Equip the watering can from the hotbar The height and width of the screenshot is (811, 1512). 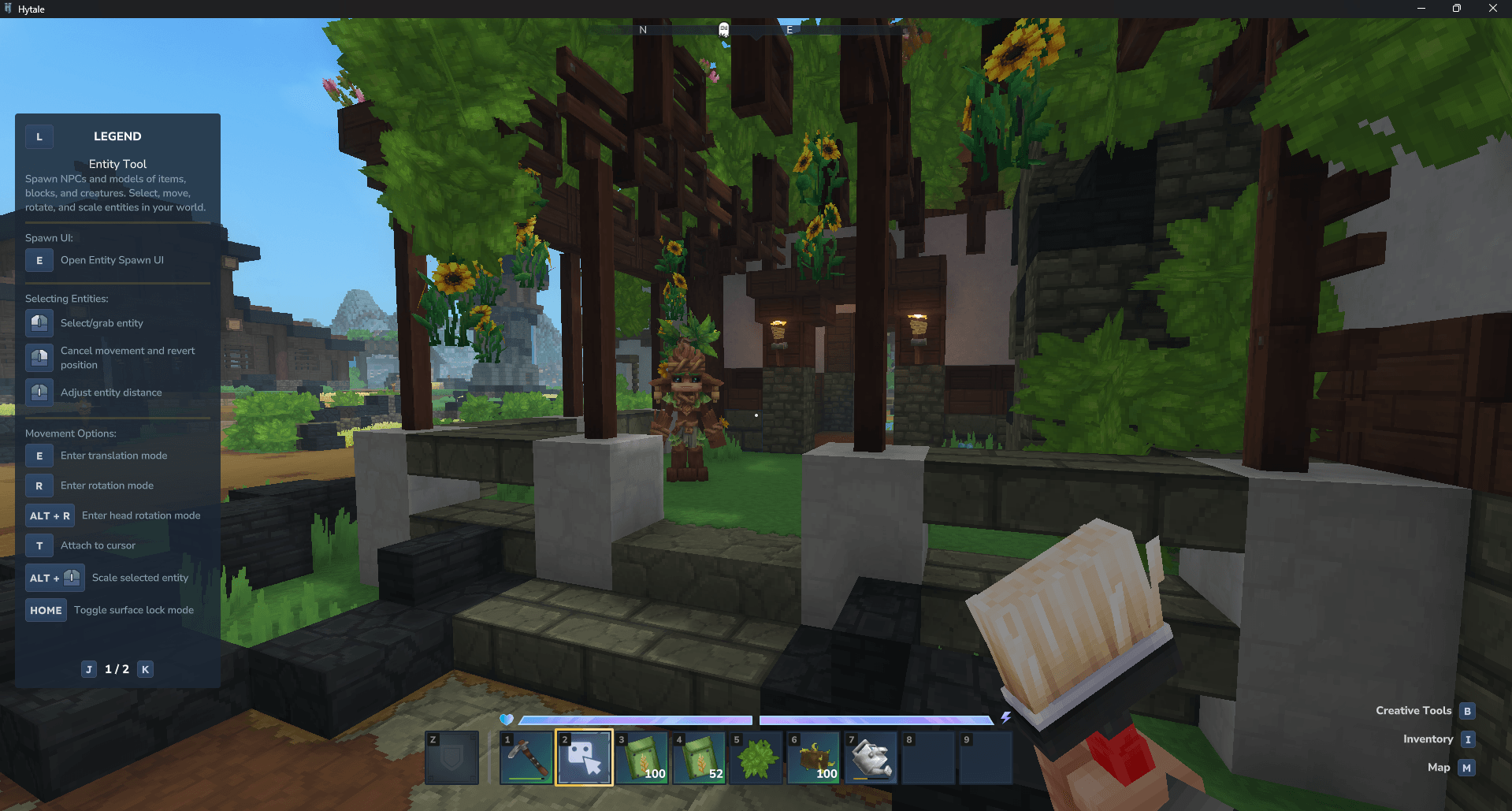pos(871,757)
